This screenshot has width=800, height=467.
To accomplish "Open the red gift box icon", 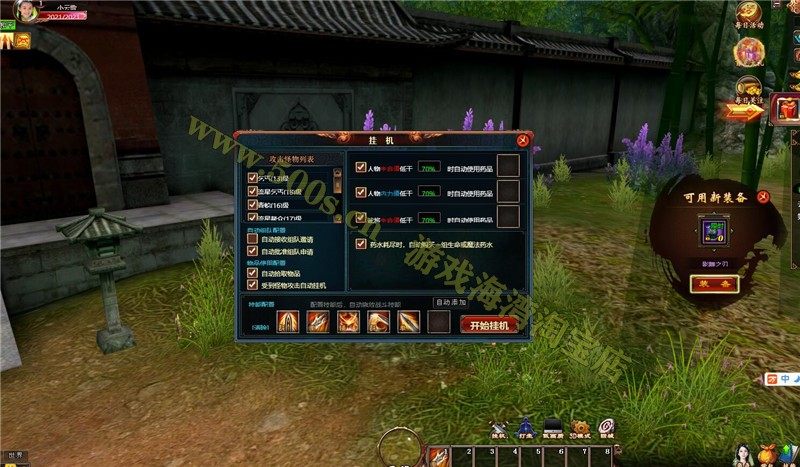I will point(785,107).
